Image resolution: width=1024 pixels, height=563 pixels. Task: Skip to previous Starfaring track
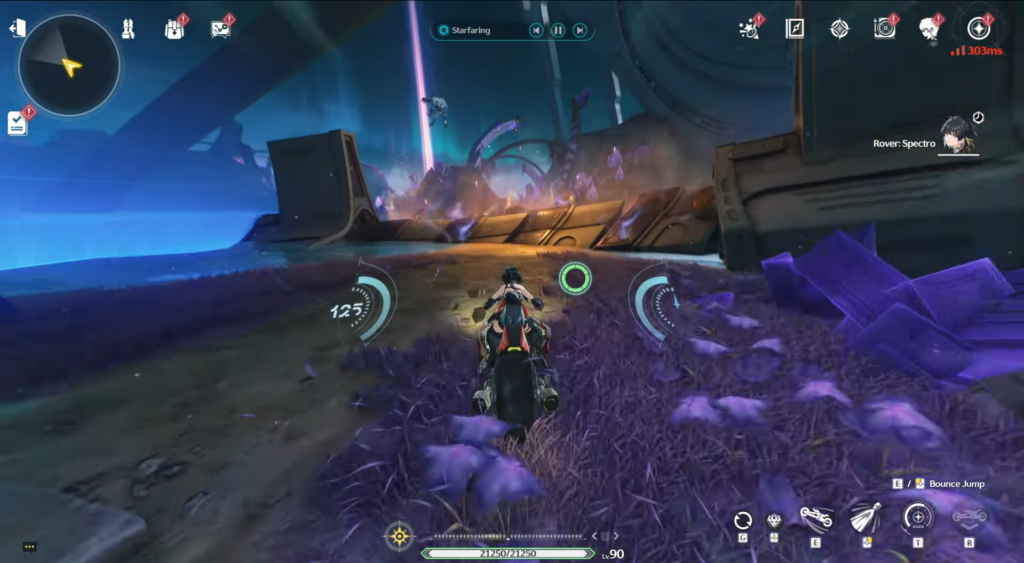point(536,30)
